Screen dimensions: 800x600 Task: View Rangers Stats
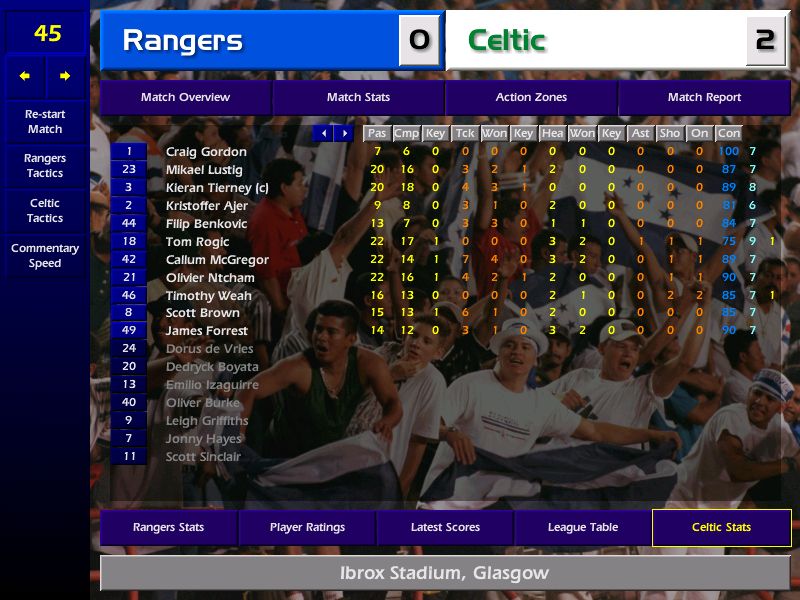168,527
